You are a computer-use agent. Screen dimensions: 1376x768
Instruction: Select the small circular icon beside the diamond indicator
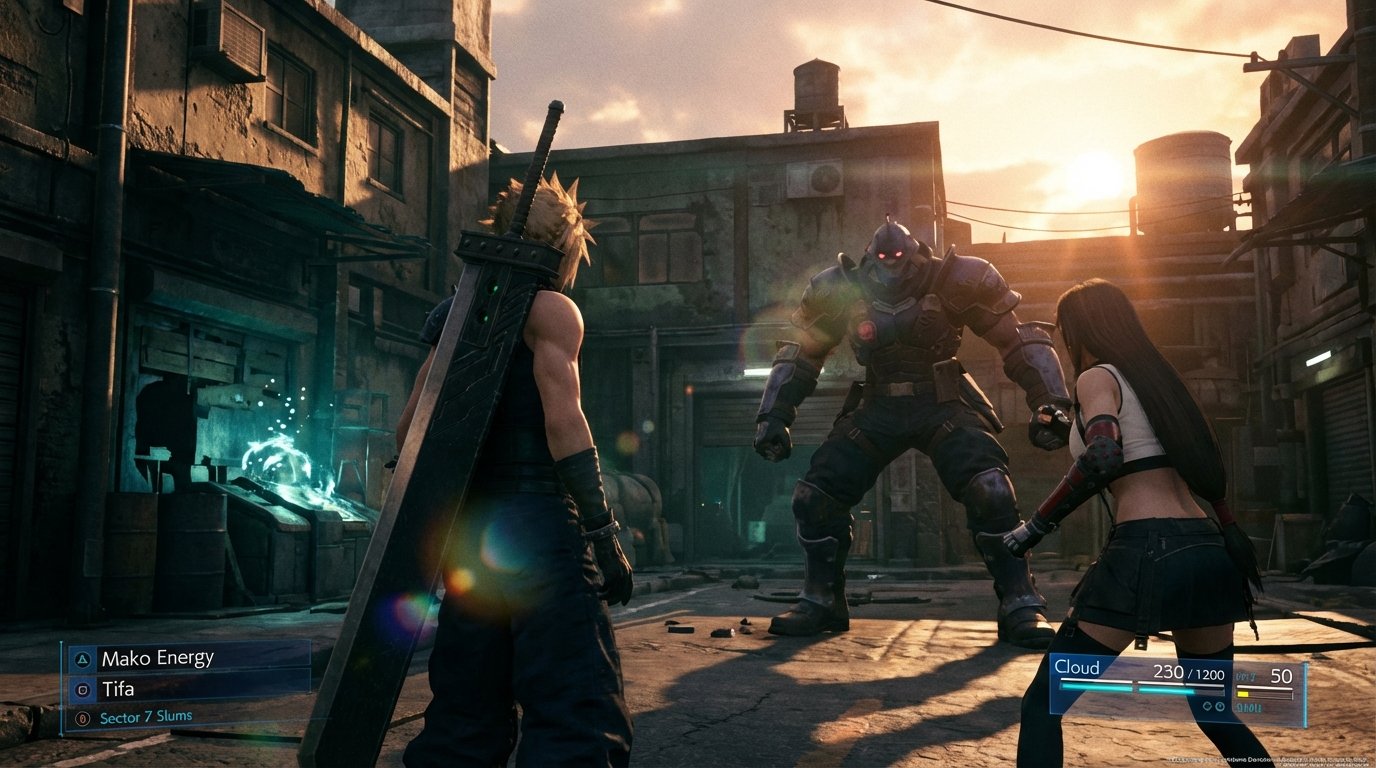1219,706
